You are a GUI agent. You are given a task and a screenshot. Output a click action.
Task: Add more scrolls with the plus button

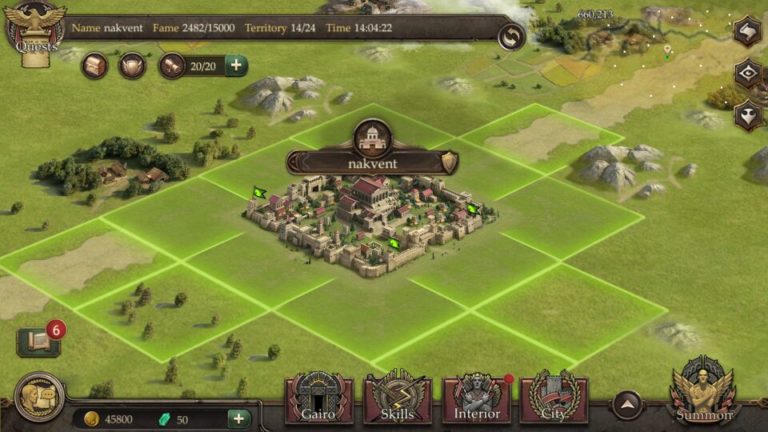pos(236,66)
